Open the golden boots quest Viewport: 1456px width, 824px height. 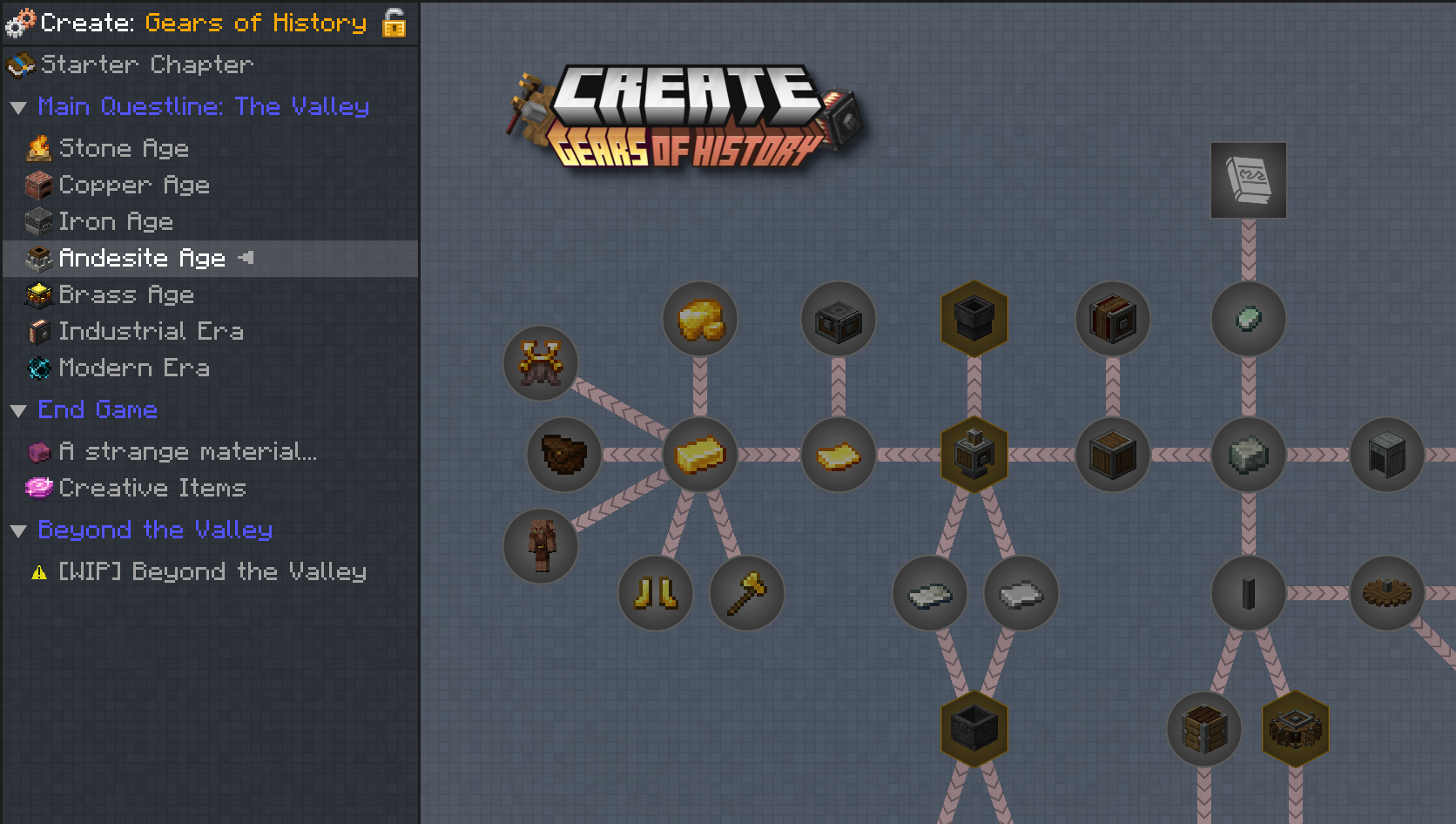(x=655, y=592)
